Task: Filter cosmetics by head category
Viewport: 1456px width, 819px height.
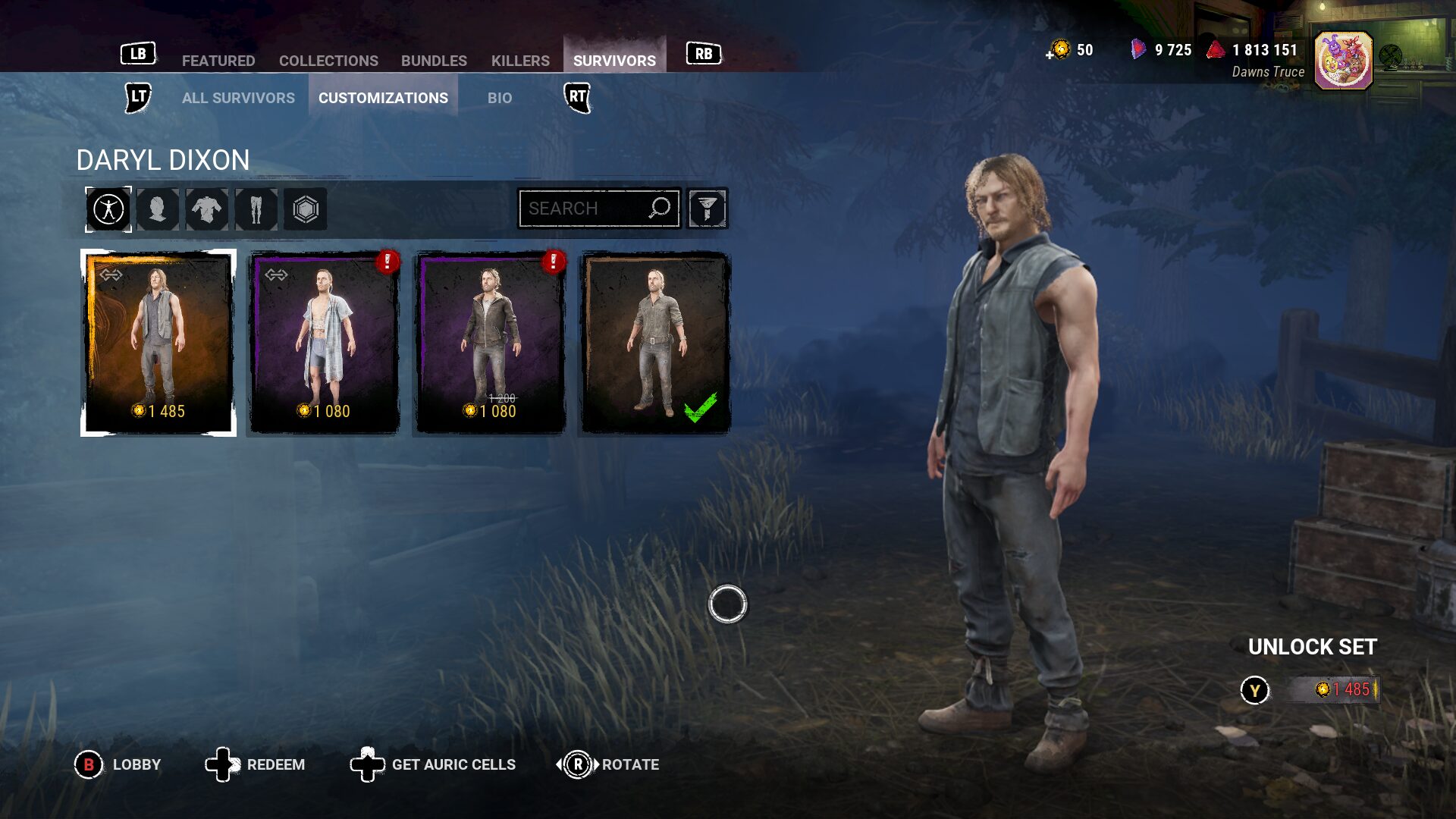Action: 158,209
